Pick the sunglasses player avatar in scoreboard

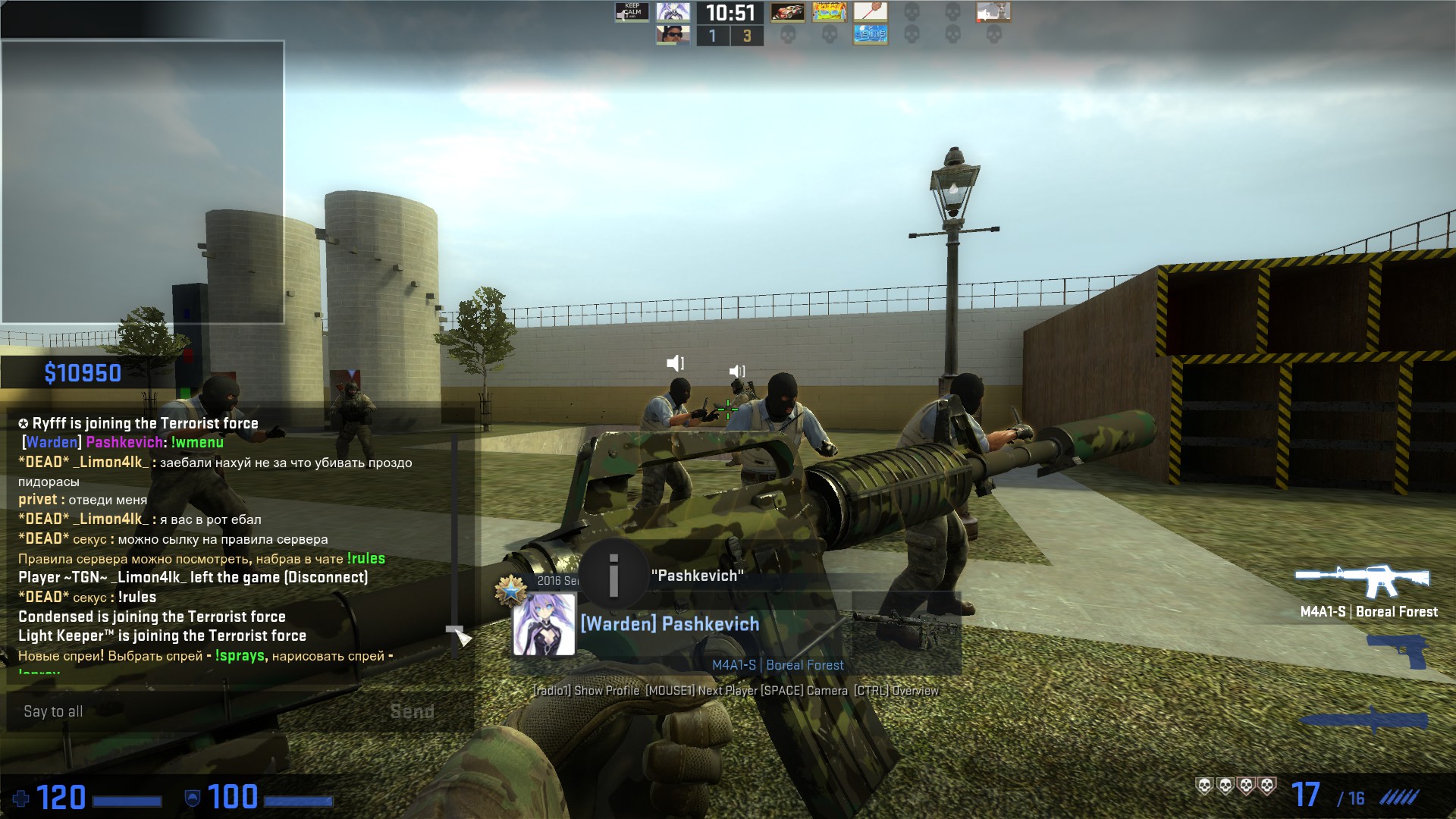pos(673,35)
